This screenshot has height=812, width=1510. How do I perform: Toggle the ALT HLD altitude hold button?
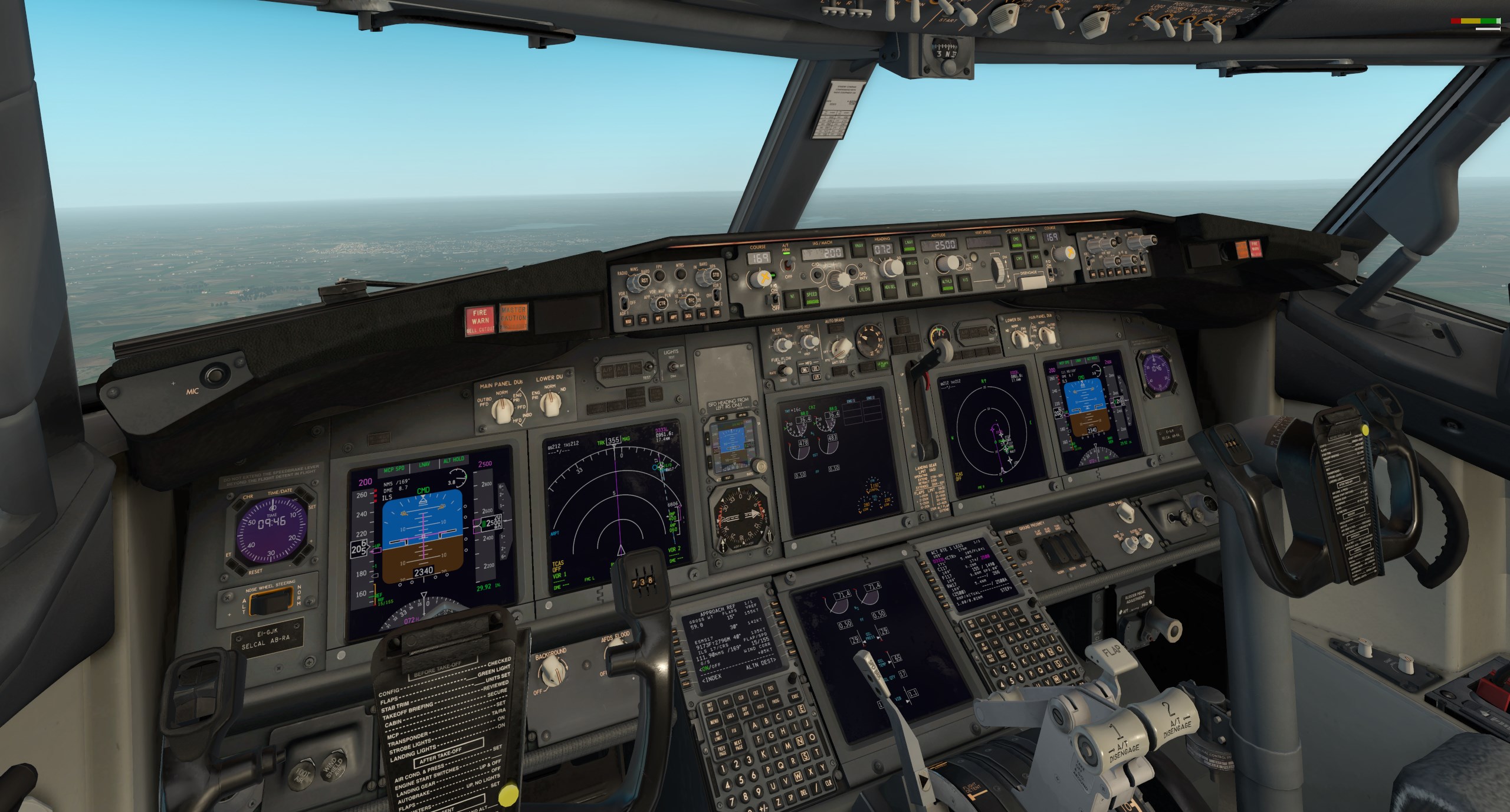pos(946,282)
